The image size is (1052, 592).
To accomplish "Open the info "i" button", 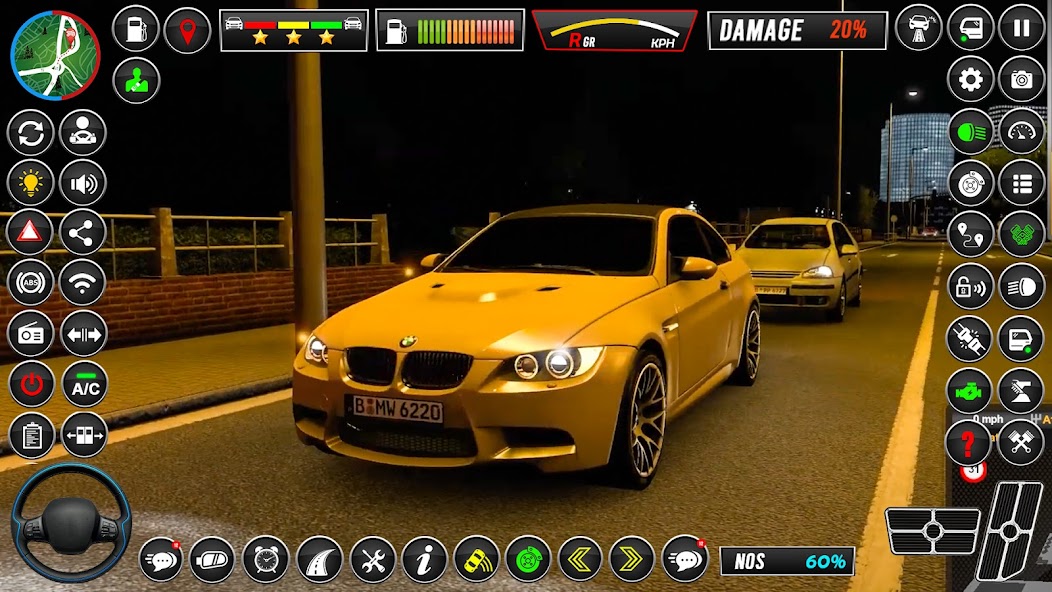I will point(424,559).
